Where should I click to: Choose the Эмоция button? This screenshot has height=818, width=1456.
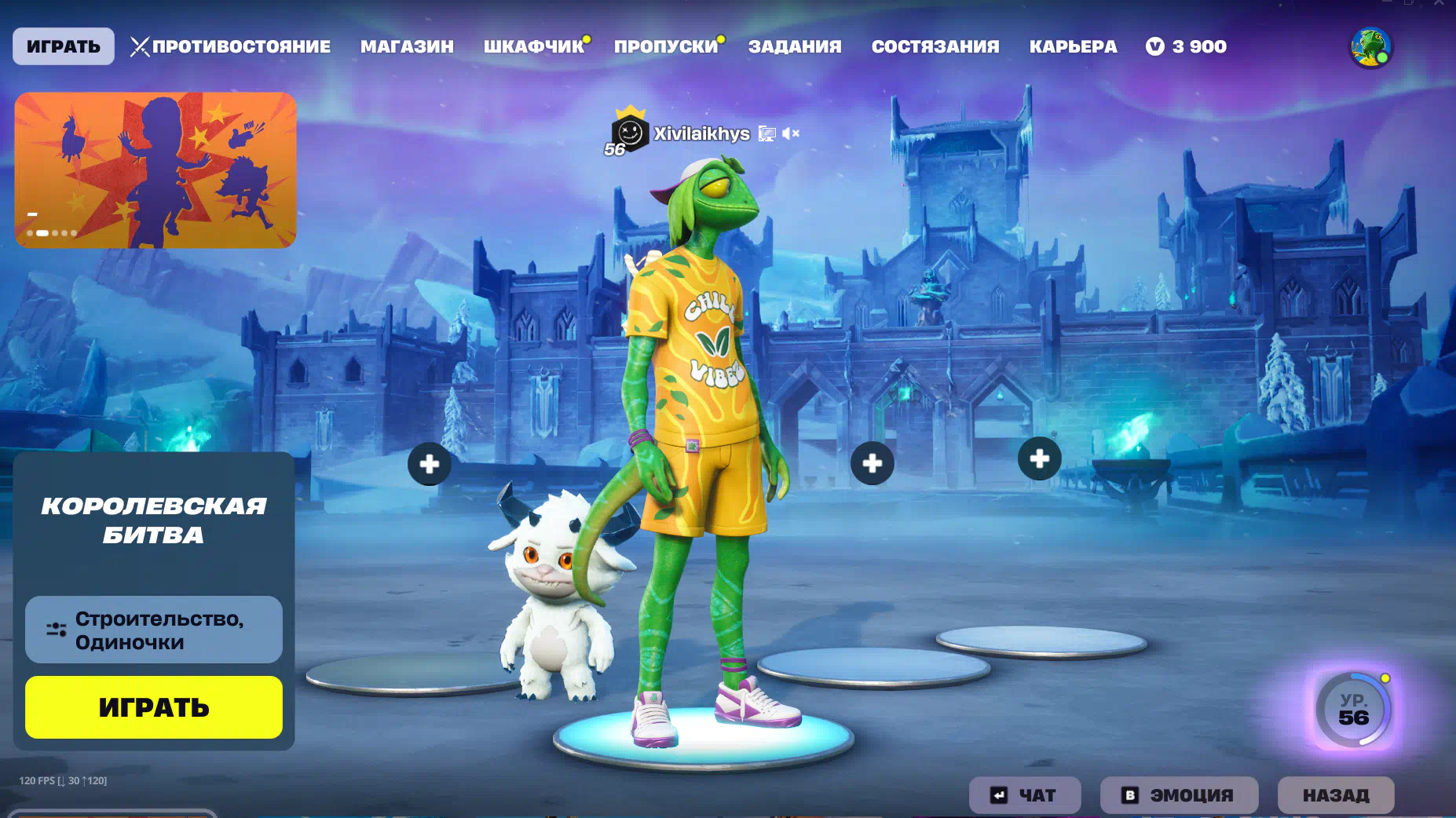tap(1179, 795)
